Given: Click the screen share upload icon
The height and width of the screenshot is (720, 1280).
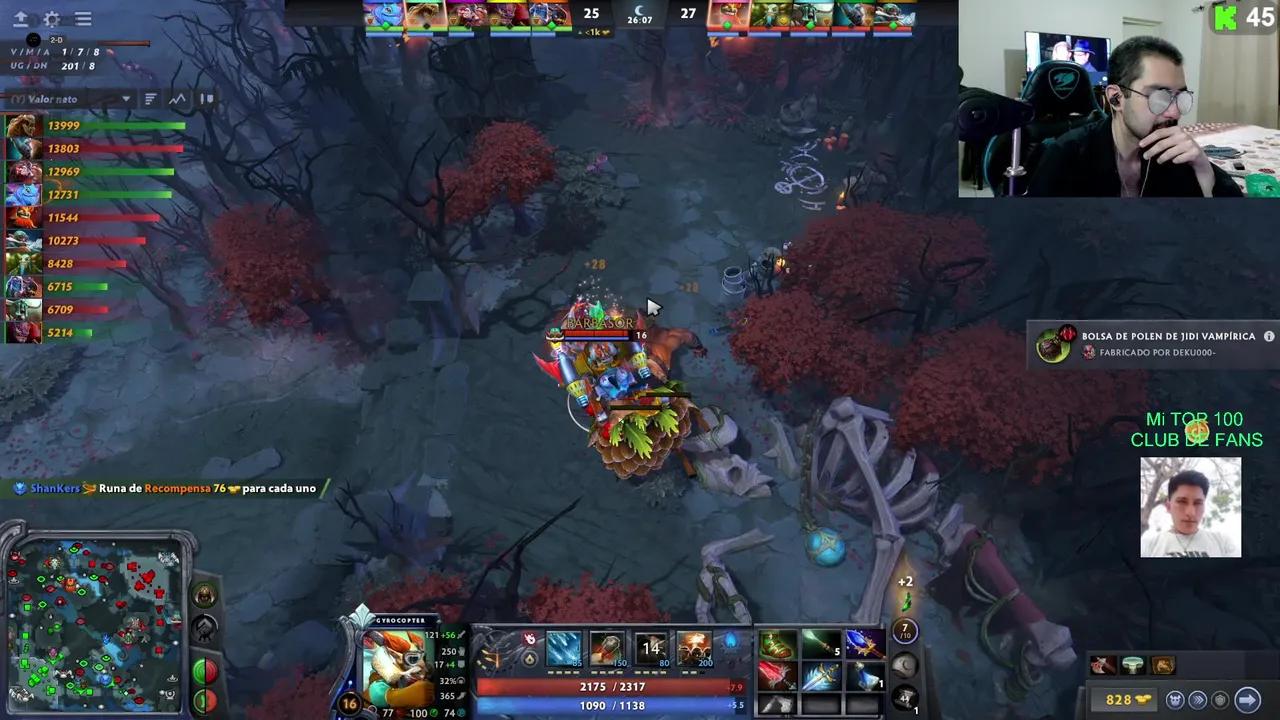Looking at the screenshot, I should click(21, 18).
